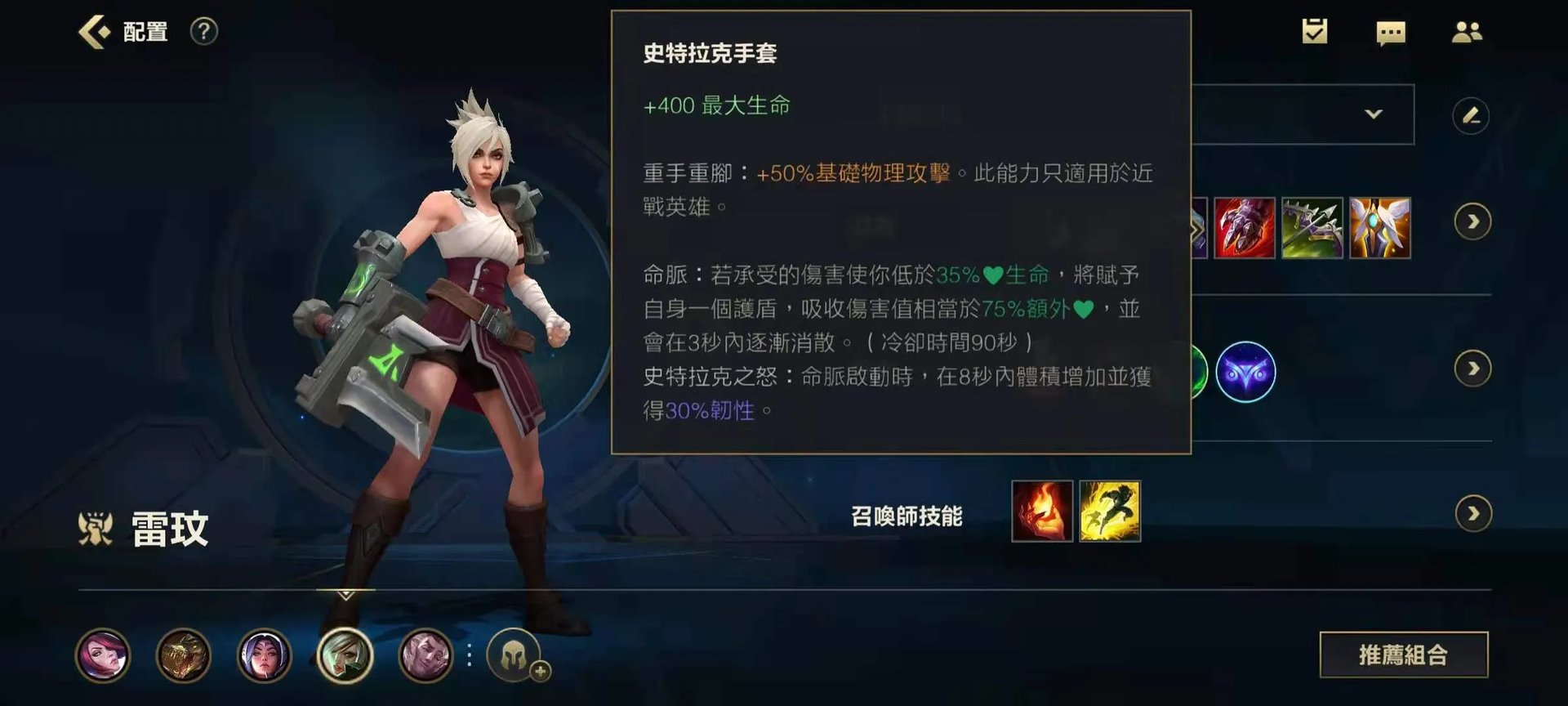
Task: Open the loadout name dropdown arrow
Action: (x=1374, y=114)
